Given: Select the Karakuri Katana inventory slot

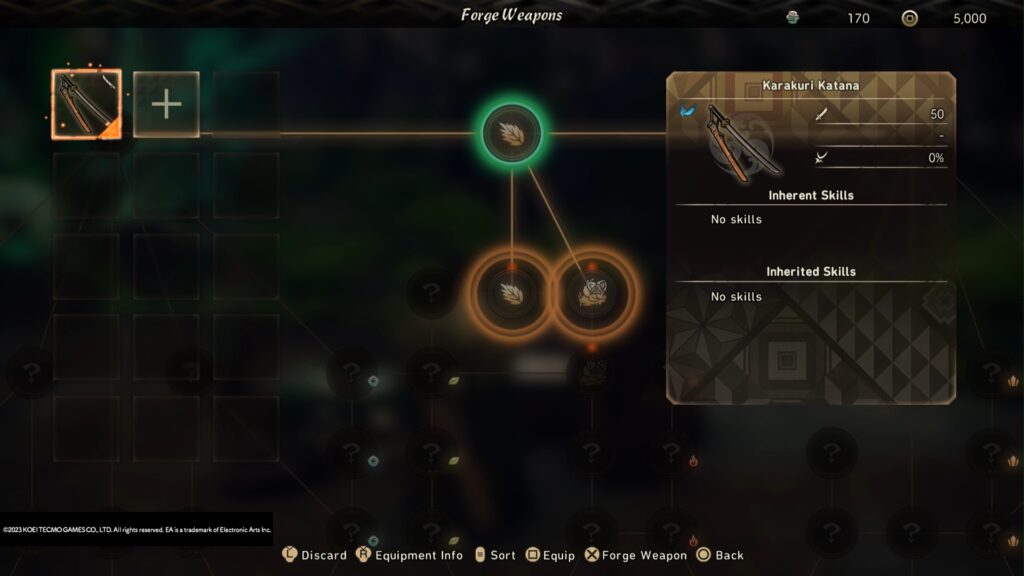Looking at the screenshot, I should (x=86, y=104).
